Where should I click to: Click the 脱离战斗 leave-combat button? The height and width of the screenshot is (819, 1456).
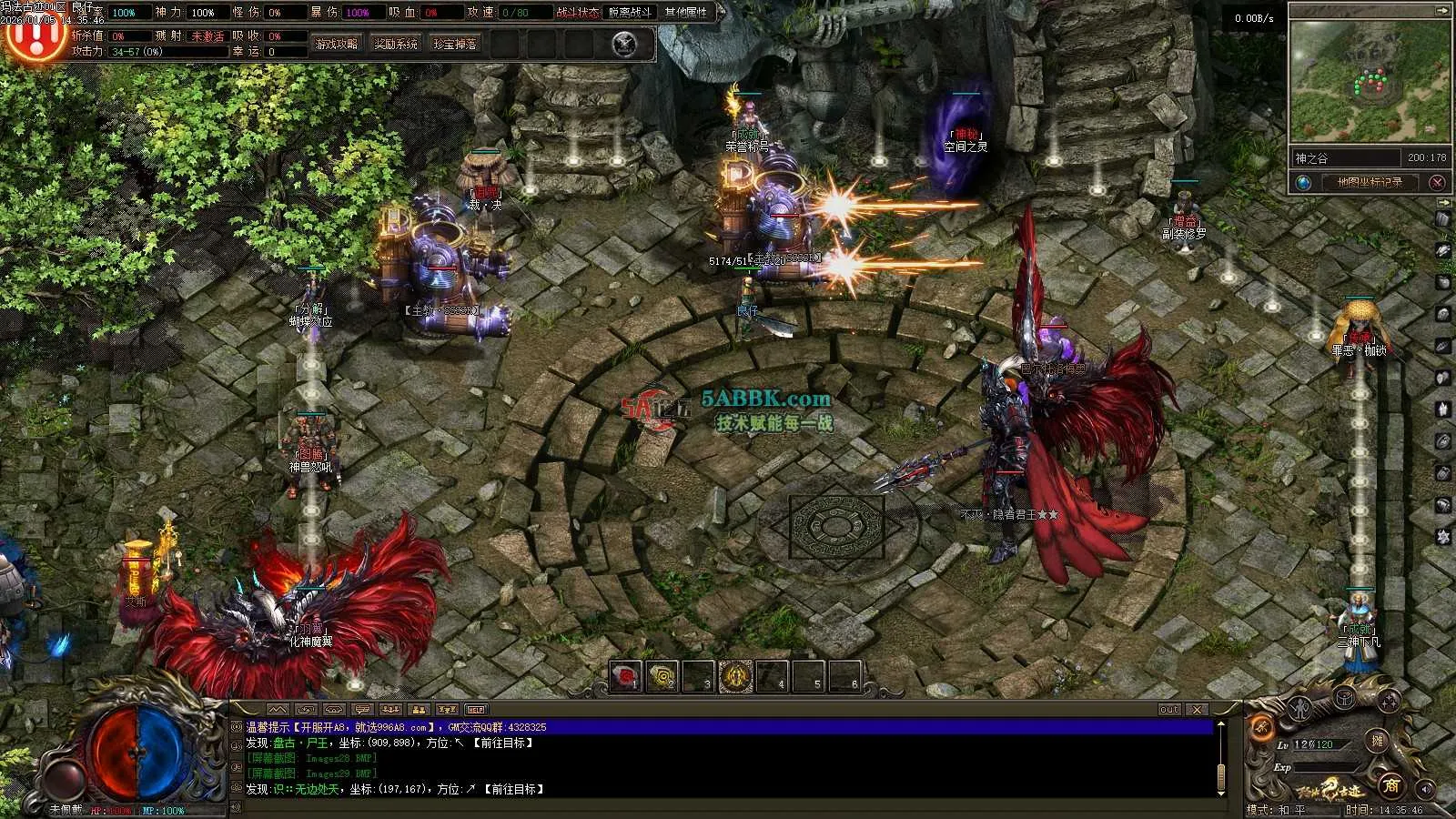630,13
